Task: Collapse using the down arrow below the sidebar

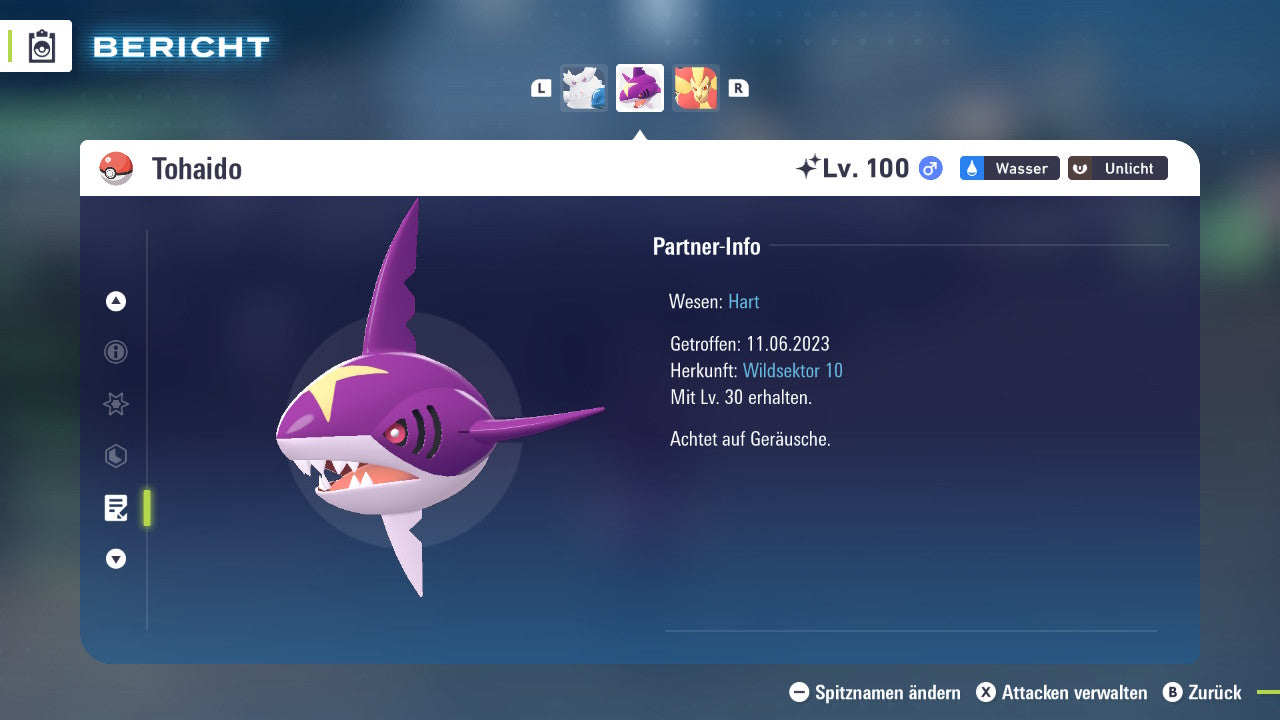Action: [115, 559]
